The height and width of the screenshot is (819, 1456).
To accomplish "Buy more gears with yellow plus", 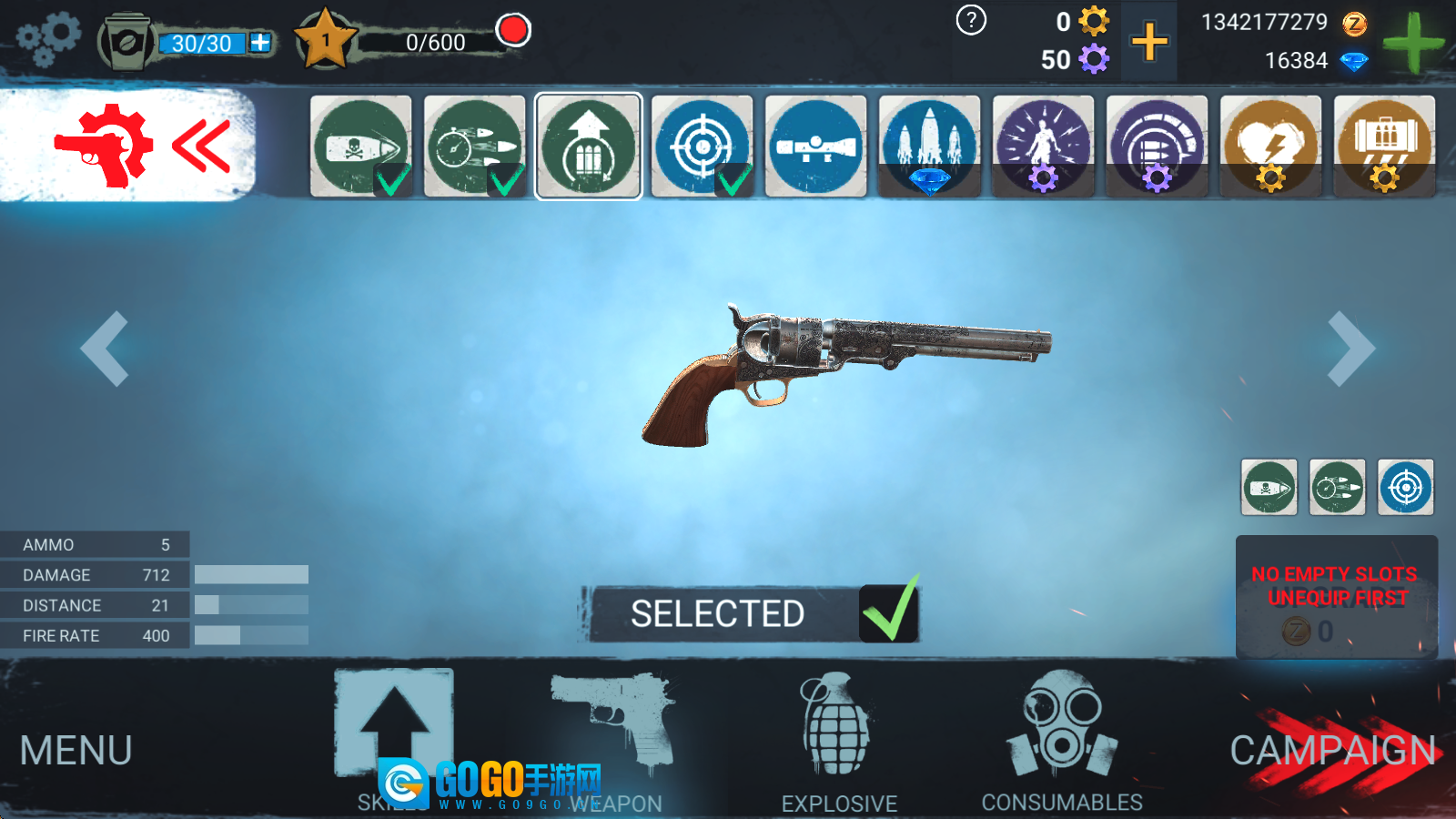I will click(x=1149, y=42).
